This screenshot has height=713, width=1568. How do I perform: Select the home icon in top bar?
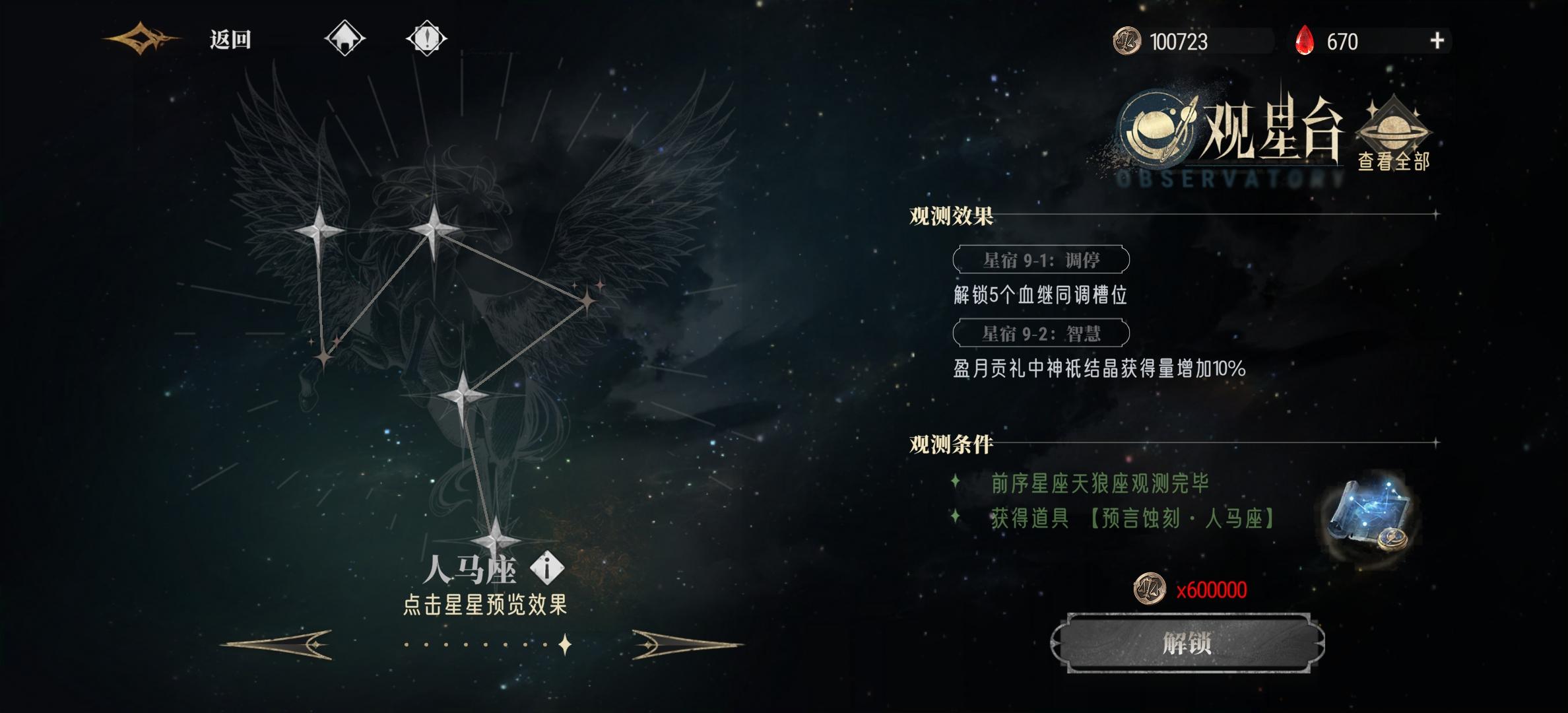point(346,38)
